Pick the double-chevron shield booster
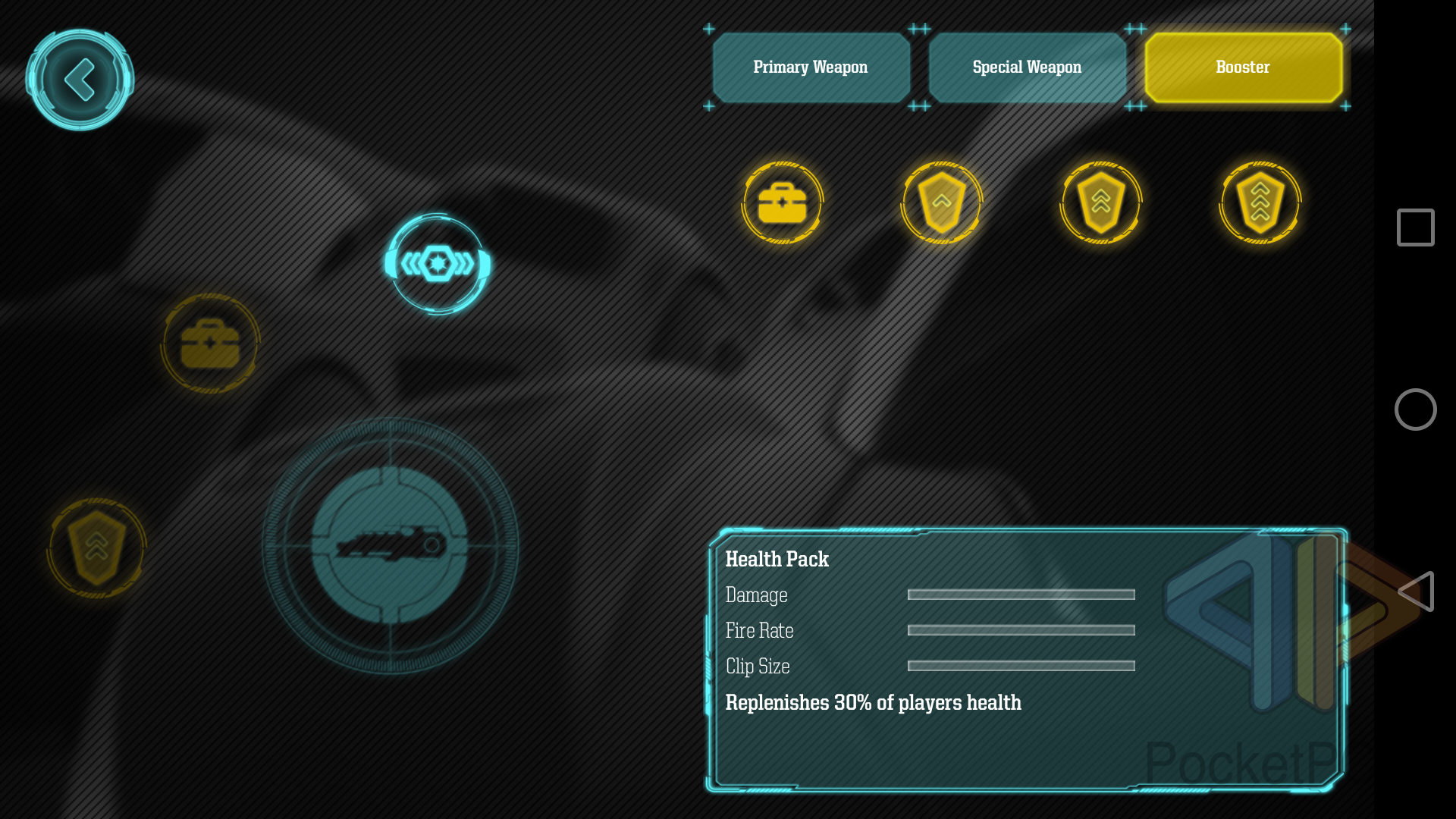The image size is (1456, 819). pos(1101,202)
